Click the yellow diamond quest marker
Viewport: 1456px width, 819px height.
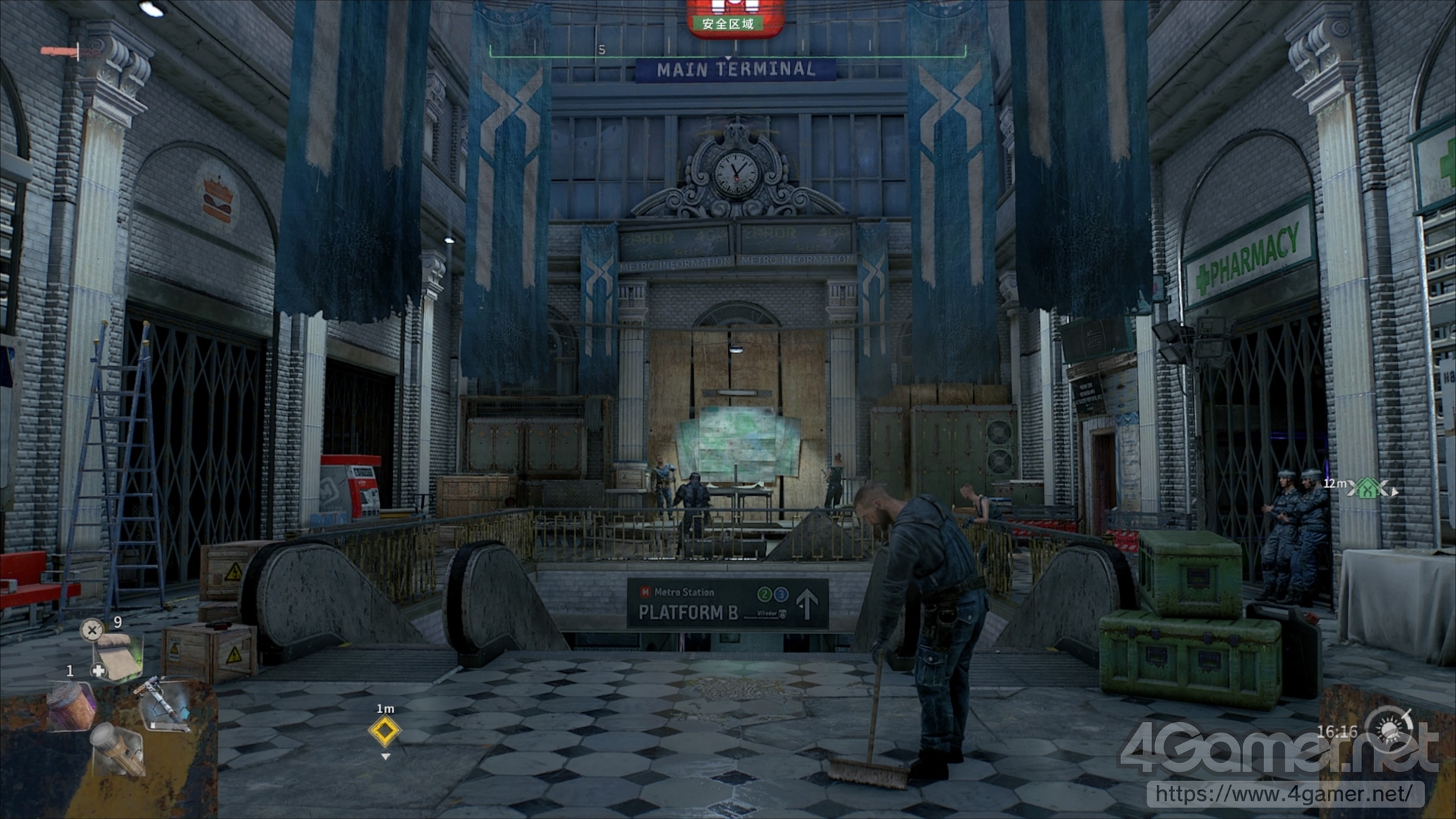[384, 731]
